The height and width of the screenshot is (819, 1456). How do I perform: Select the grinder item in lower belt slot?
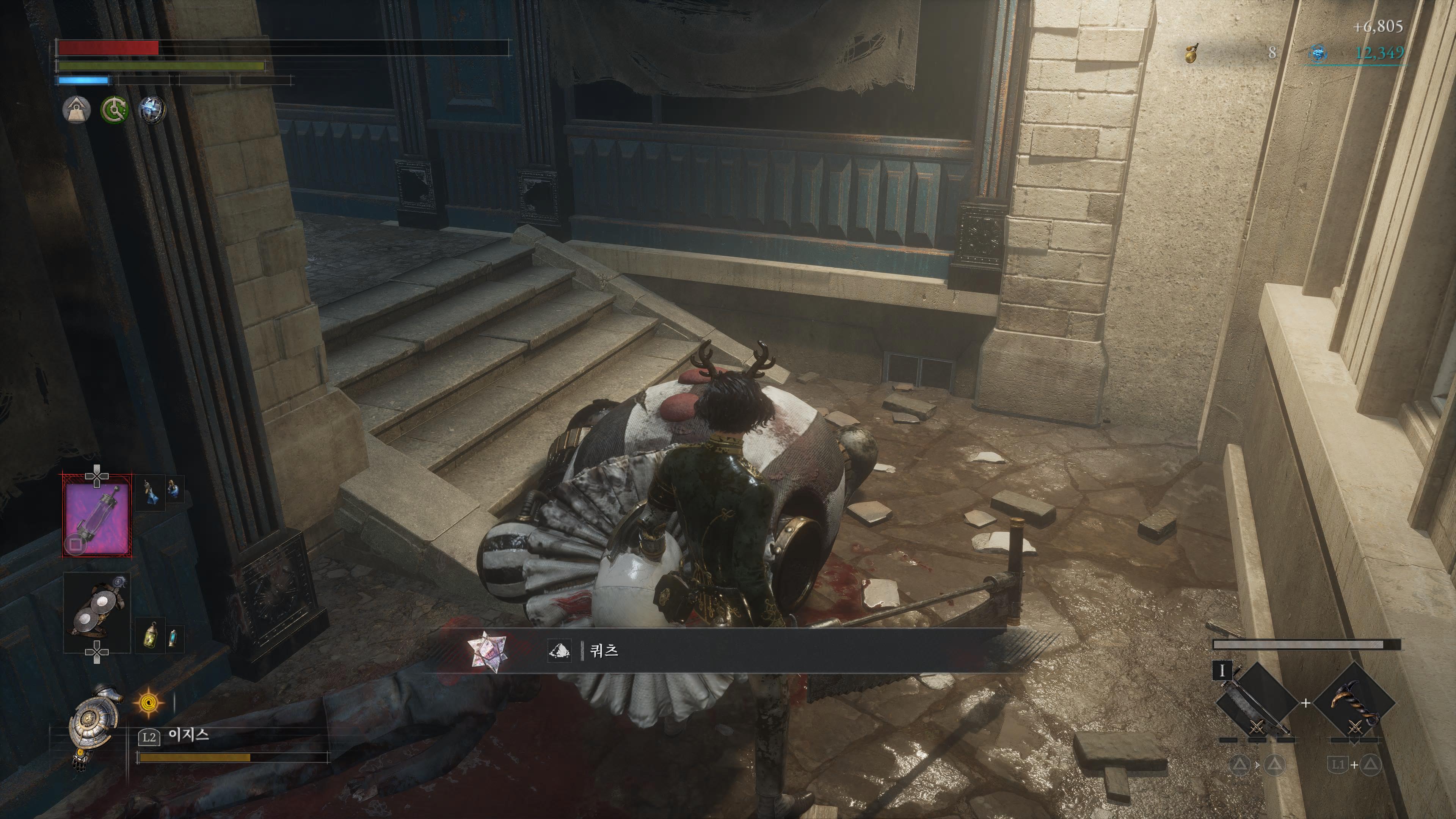pos(97,612)
